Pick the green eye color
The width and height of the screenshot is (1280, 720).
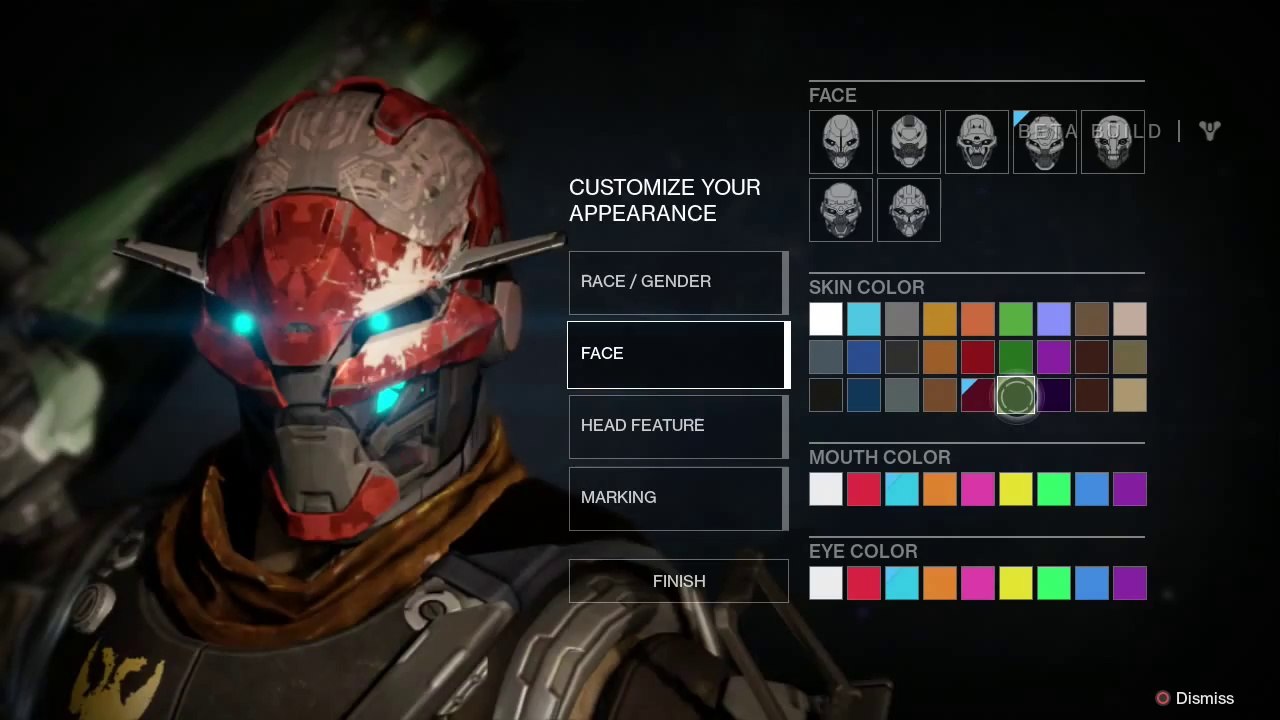click(1054, 583)
